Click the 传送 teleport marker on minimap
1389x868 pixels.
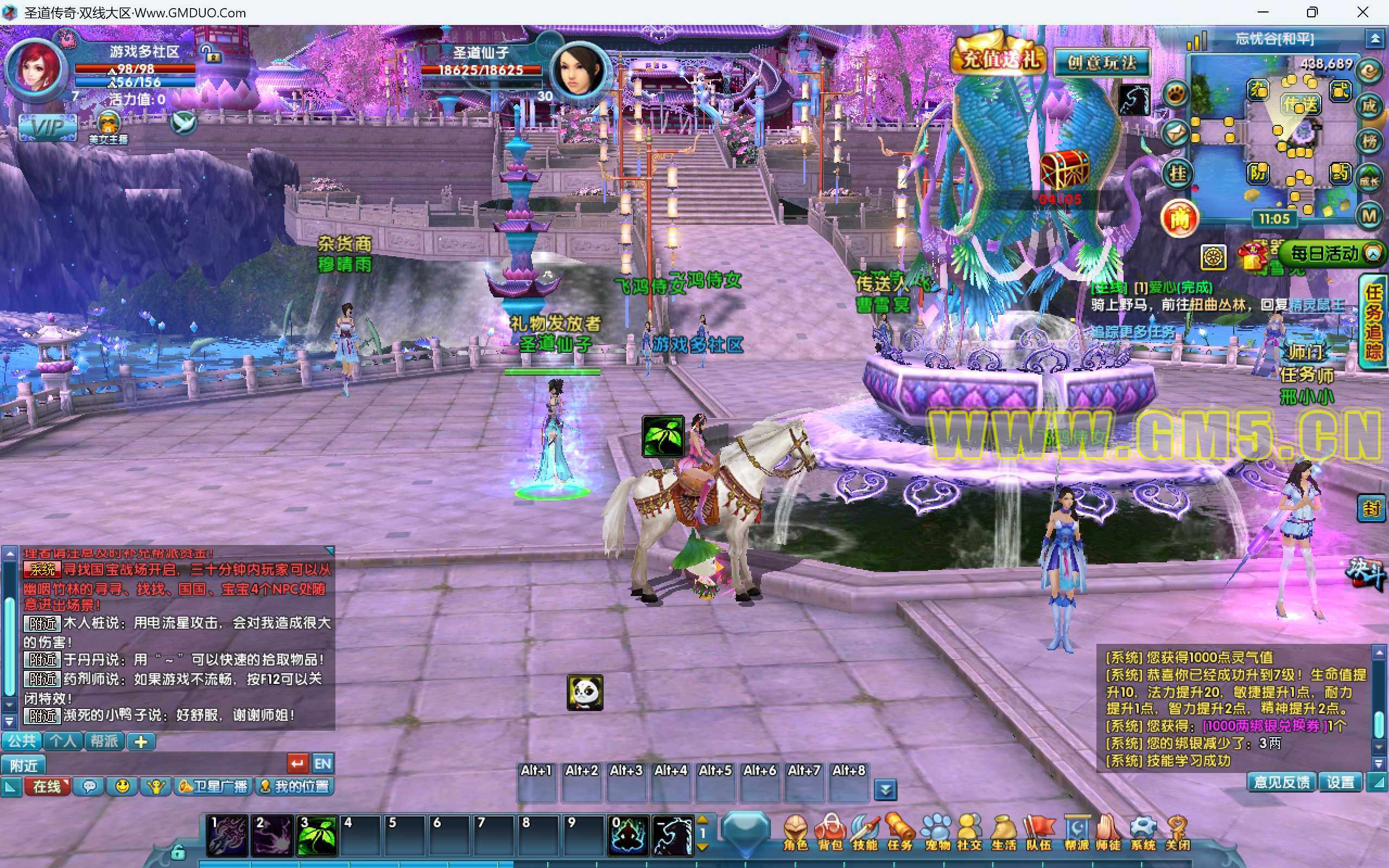tap(1301, 104)
